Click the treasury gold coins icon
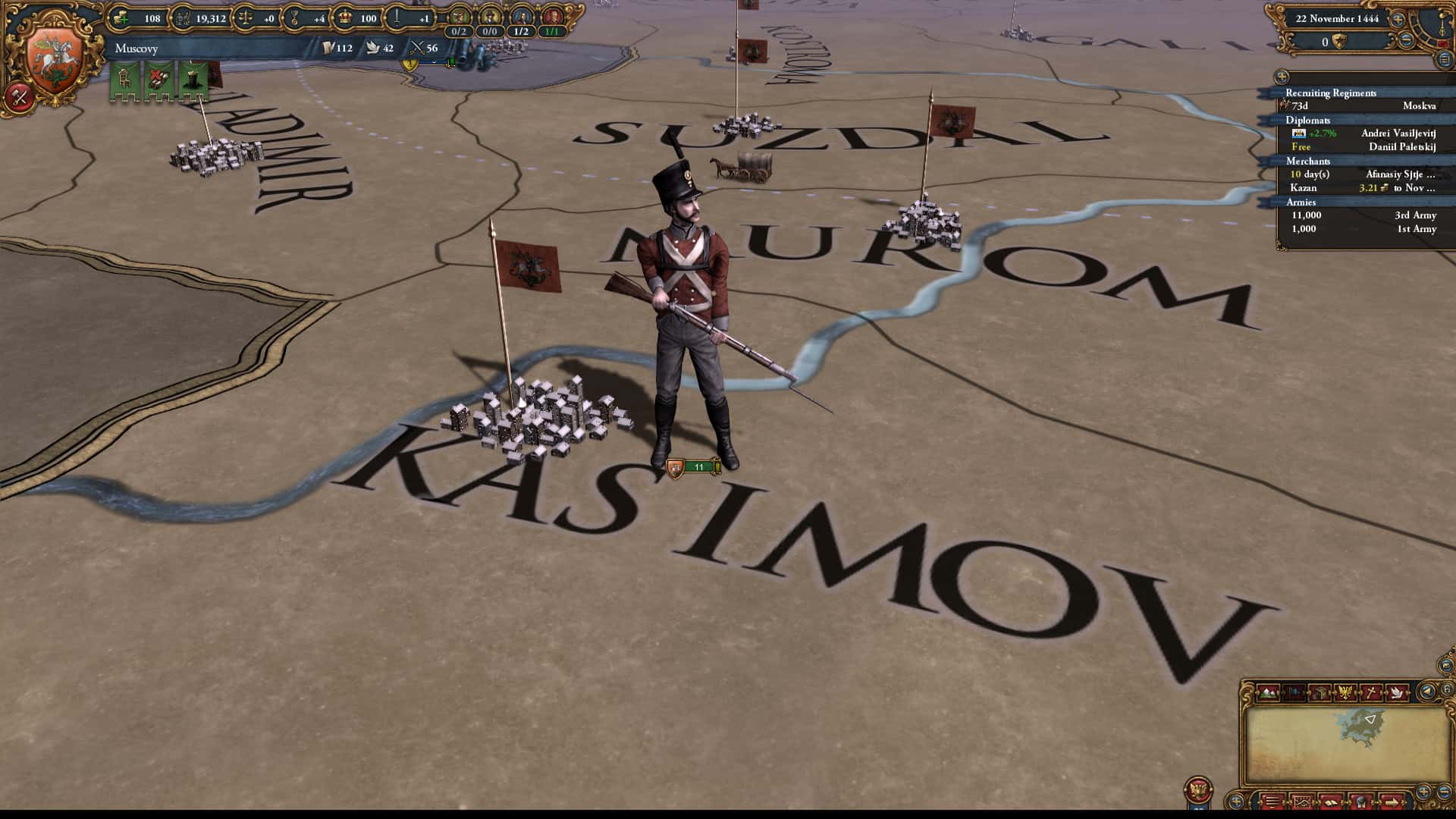This screenshot has height=819, width=1456. point(121,17)
